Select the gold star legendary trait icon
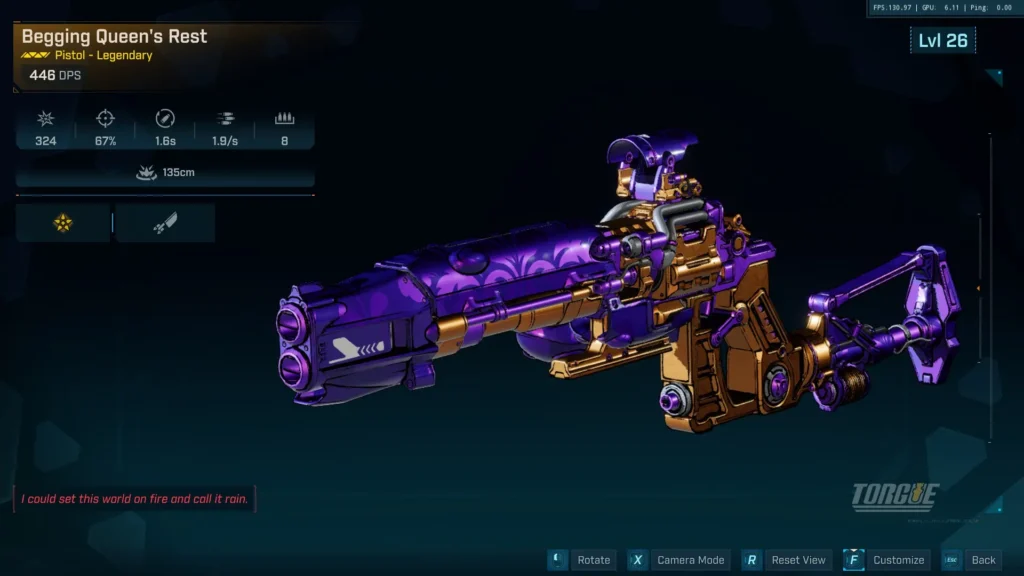Image resolution: width=1024 pixels, height=576 pixels. point(63,223)
